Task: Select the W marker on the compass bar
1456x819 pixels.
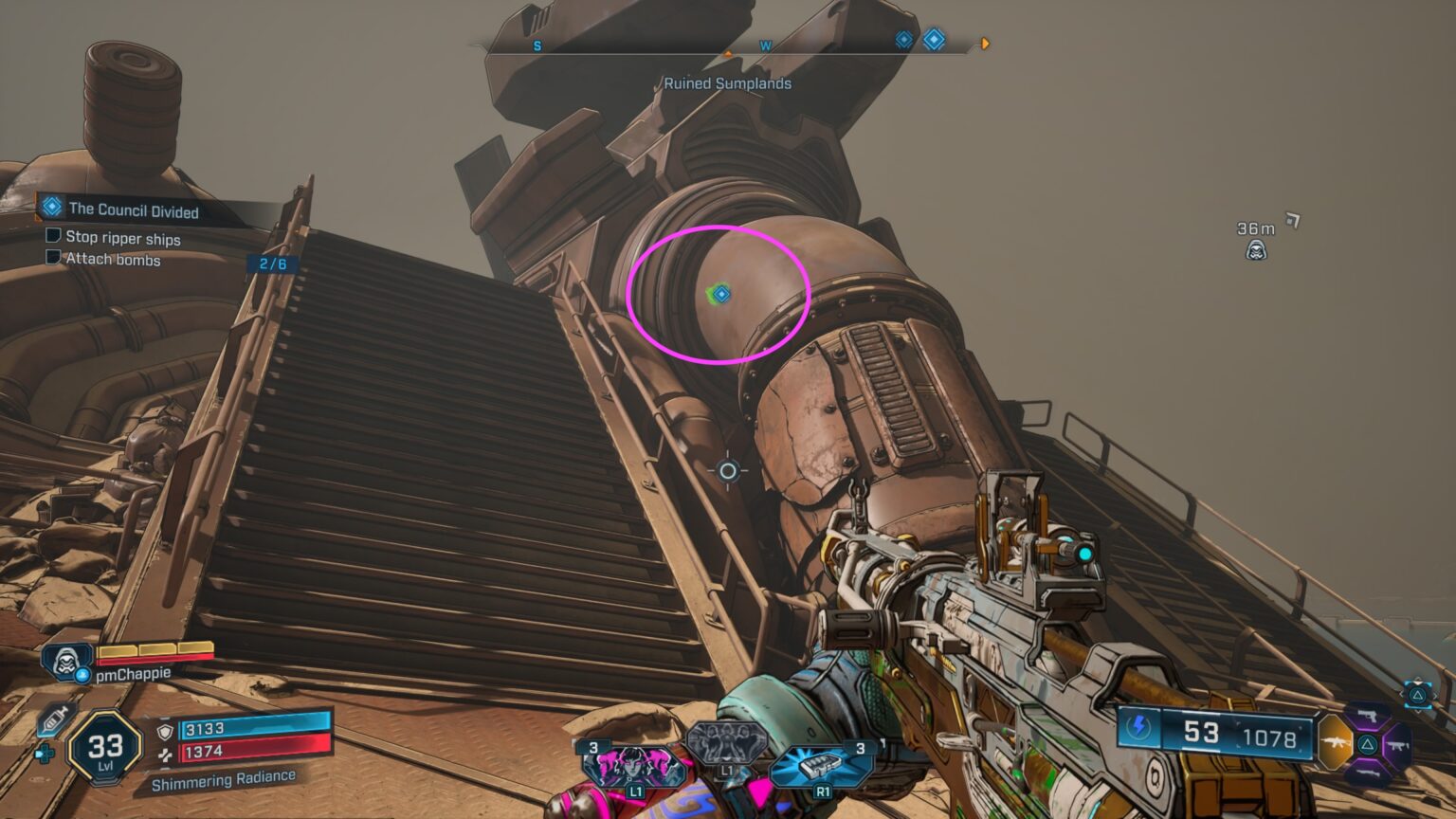Action: pyautogui.click(x=764, y=44)
